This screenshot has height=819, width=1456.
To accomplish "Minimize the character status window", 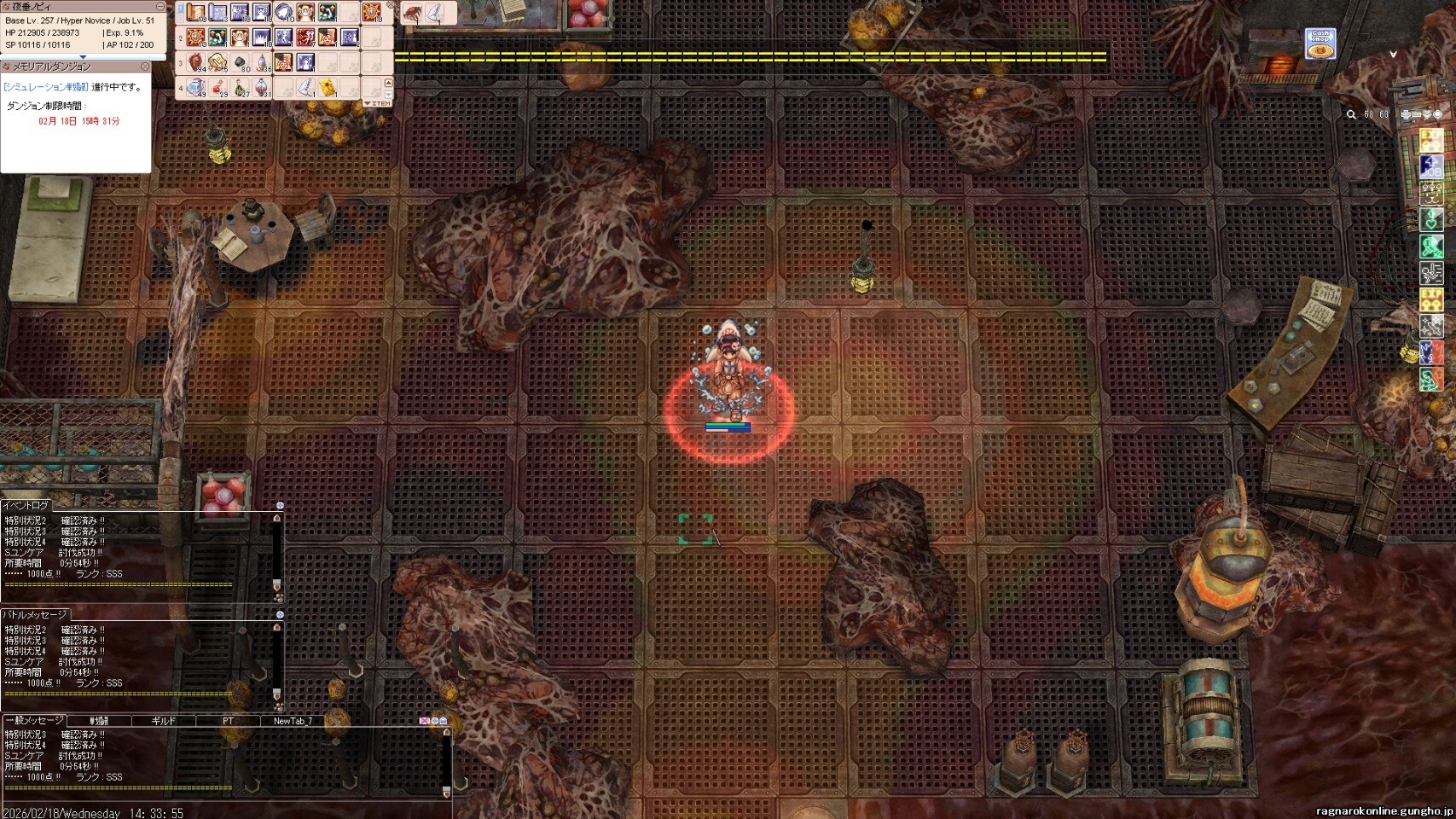I will [160, 7].
